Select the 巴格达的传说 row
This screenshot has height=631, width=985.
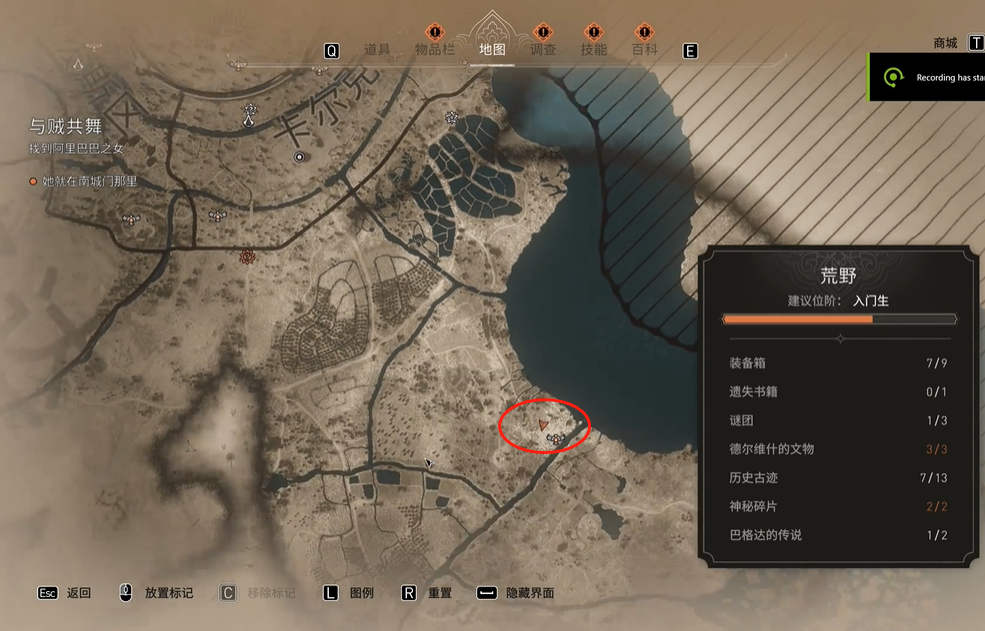coord(838,535)
